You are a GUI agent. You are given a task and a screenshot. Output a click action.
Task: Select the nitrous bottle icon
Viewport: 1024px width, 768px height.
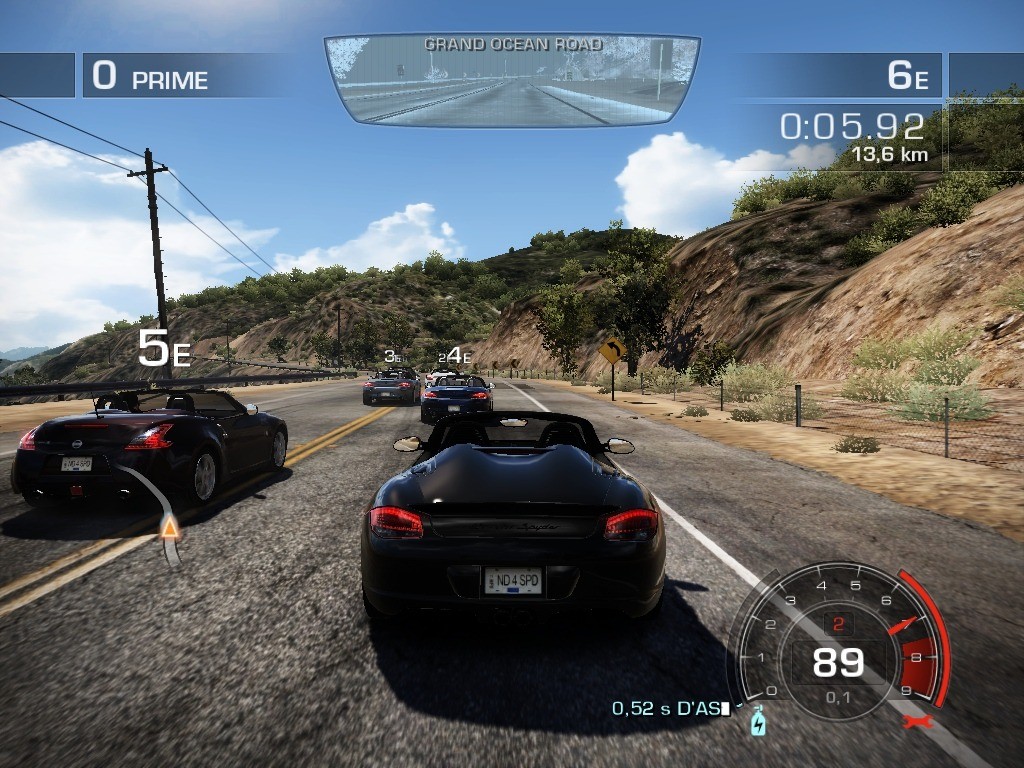point(757,721)
